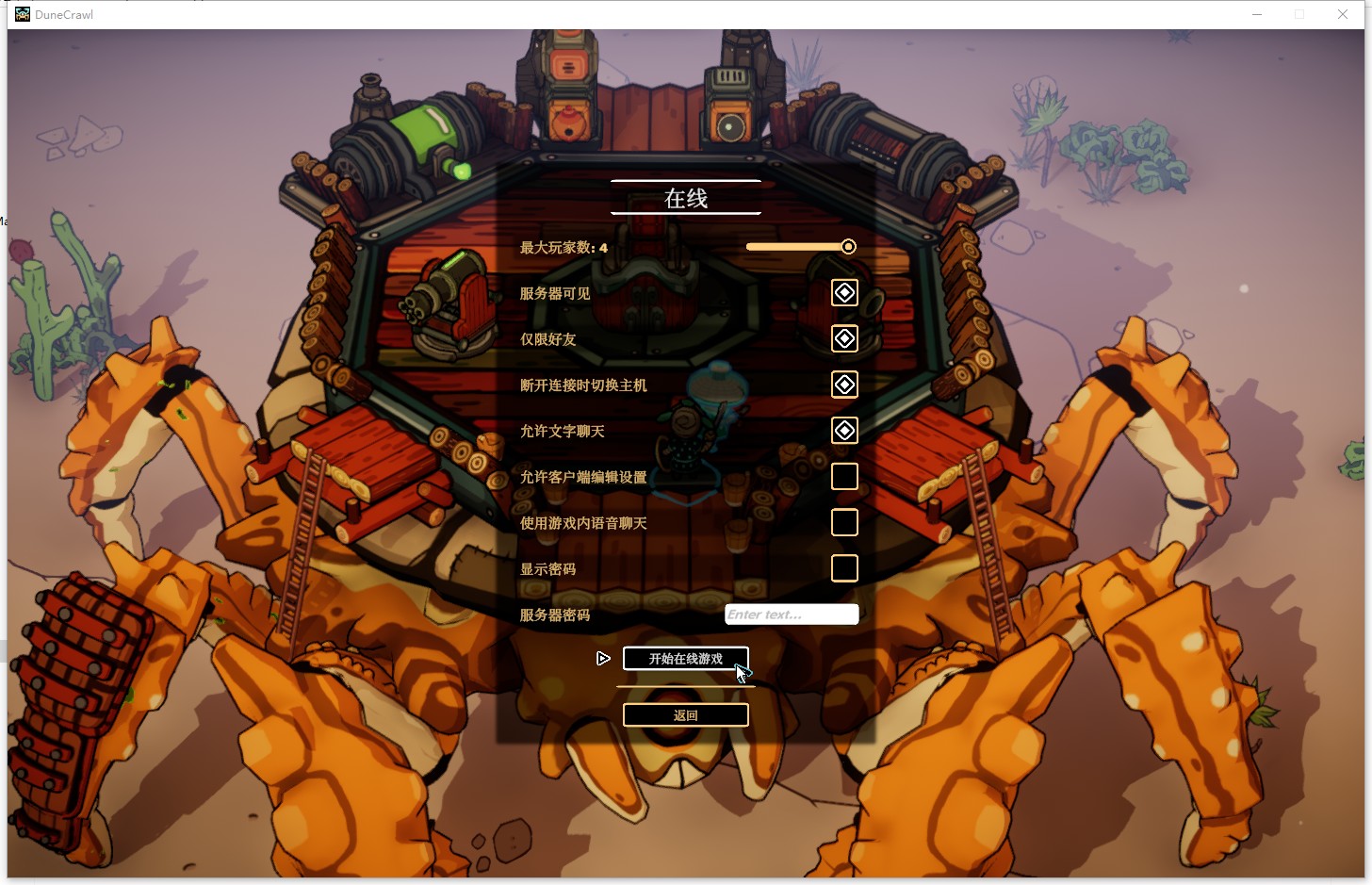
Task: Click the 开始在线游戏 button
Action: 685,659
